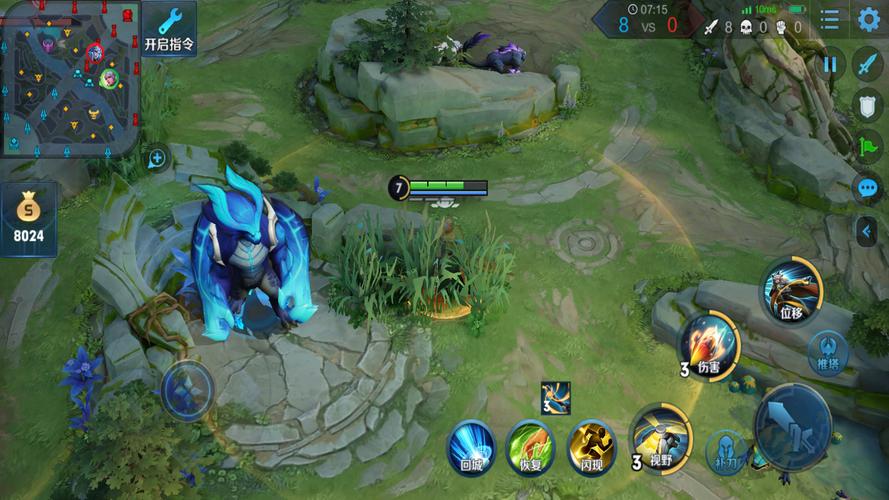Screen dimensions: 889x500
Task: Activate 回城 recall
Action: [x=471, y=446]
